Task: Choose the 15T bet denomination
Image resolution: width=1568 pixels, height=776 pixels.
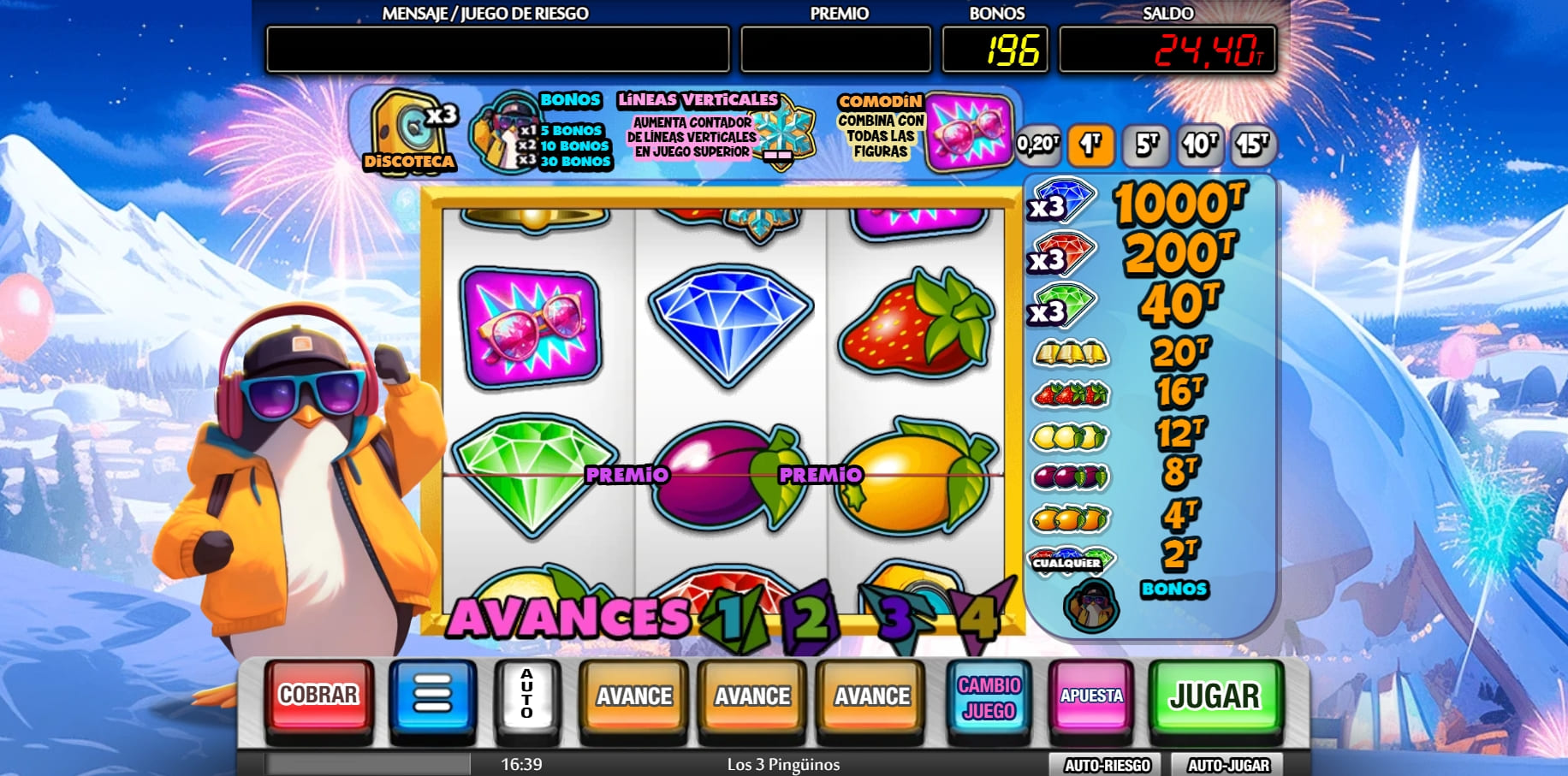Action: tap(1252, 145)
